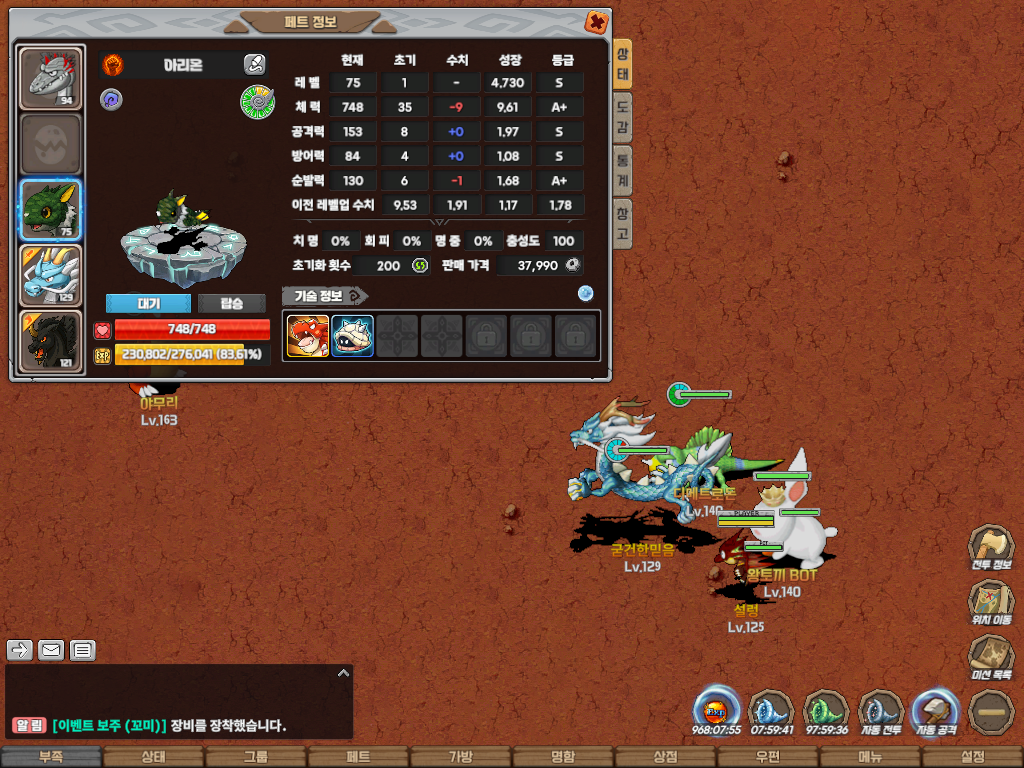Open the 전투 정보 battle info icon

990,548
